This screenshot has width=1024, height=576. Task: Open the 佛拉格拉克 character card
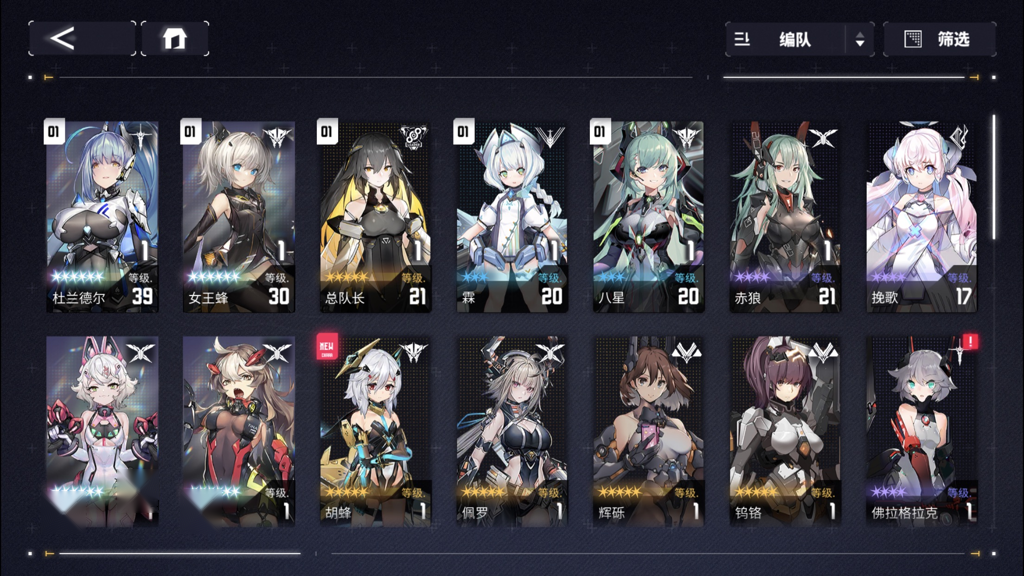coord(920,430)
